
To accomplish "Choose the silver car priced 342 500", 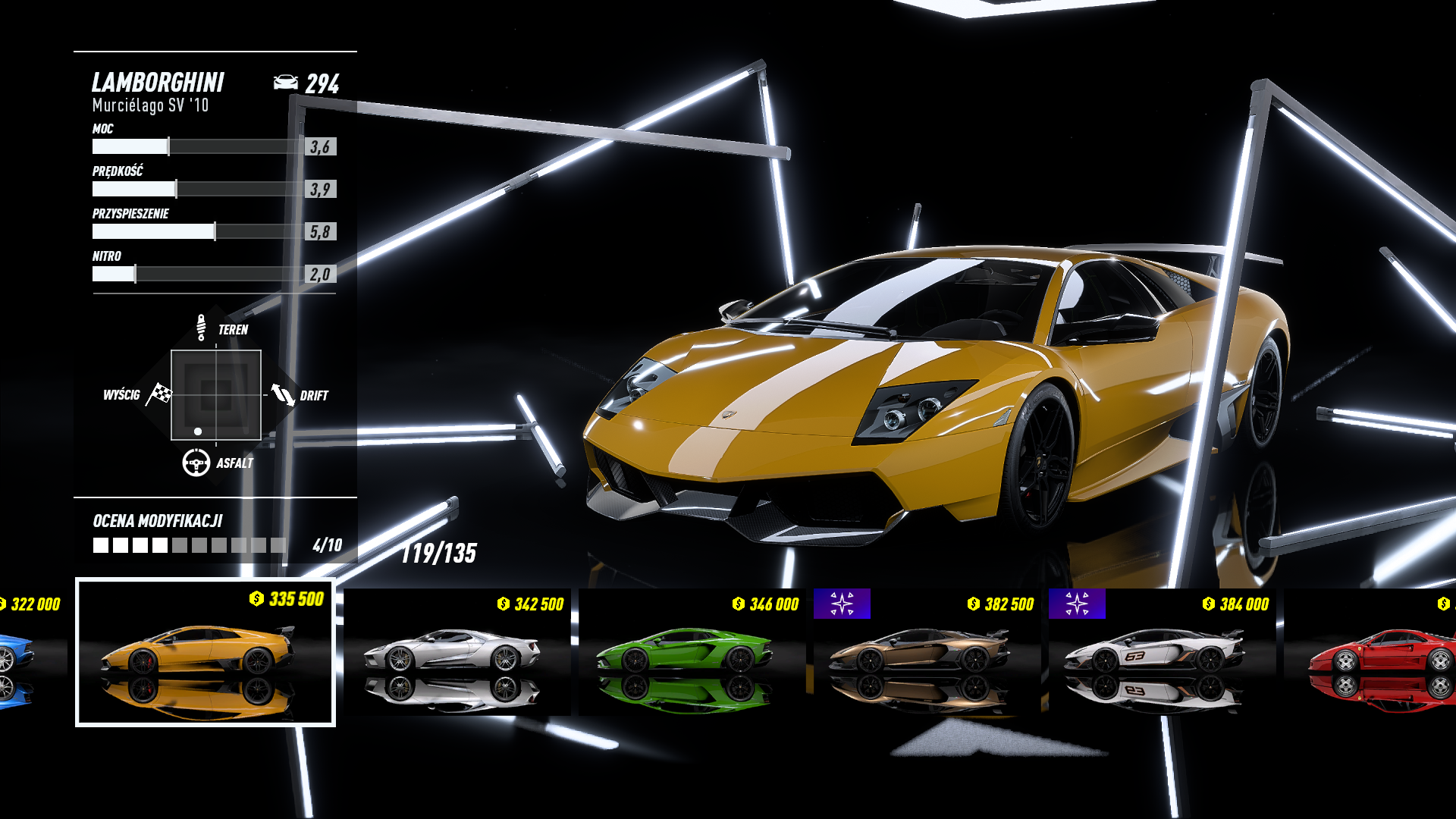I will click(457, 652).
